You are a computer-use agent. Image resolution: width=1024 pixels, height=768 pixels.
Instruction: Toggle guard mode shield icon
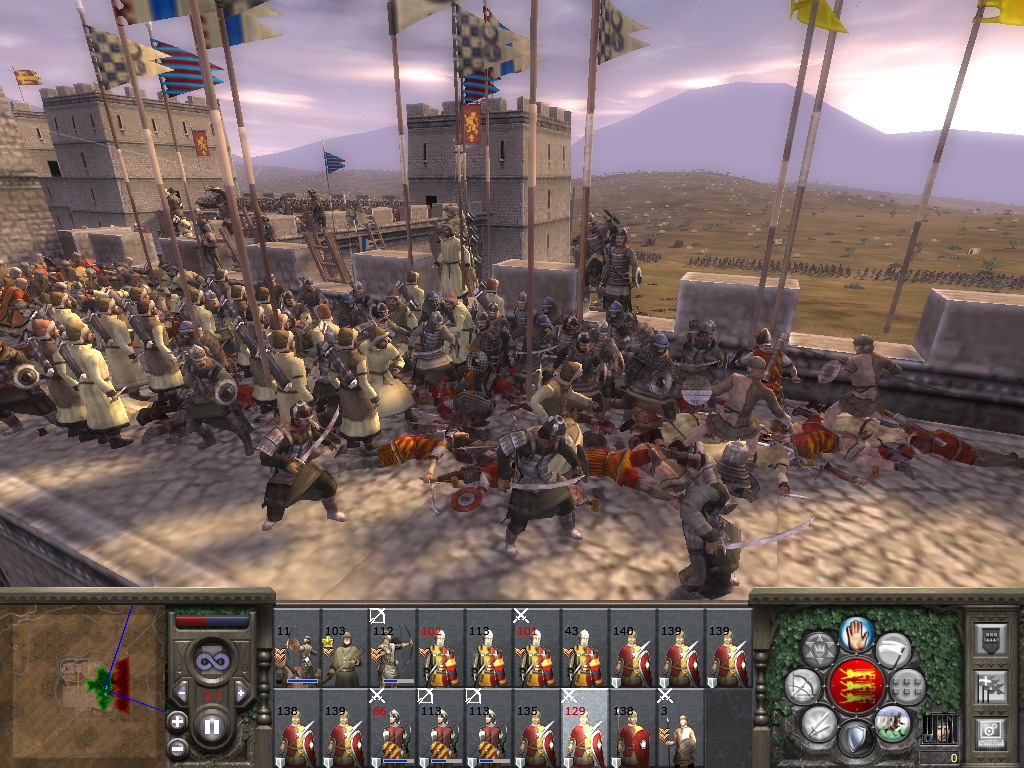pyautogui.click(x=855, y=739)
